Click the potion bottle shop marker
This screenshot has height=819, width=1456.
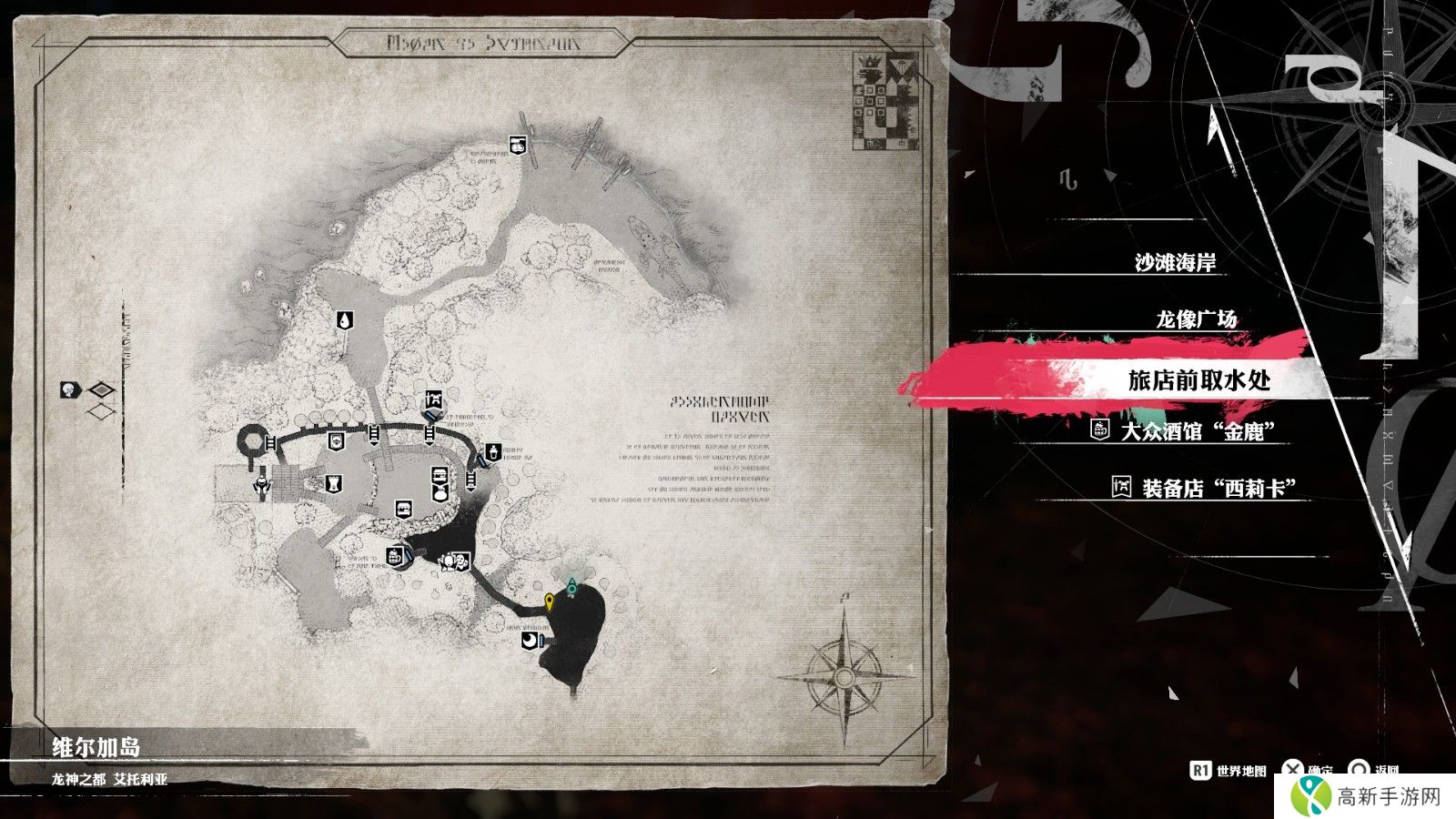[x=492, y=451]
